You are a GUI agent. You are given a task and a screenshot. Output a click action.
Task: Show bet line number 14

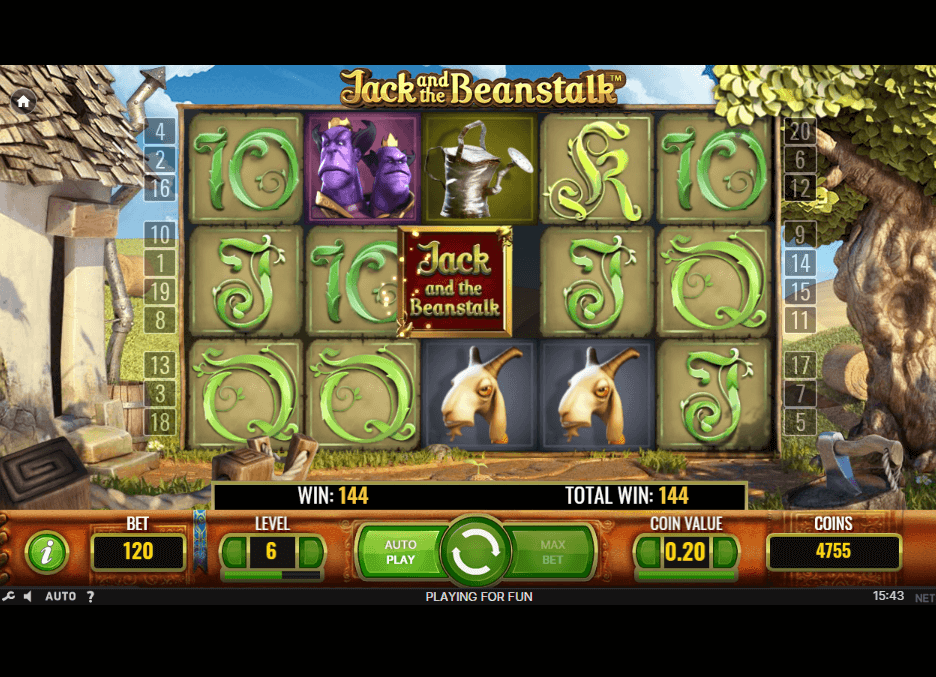[799, 263]
